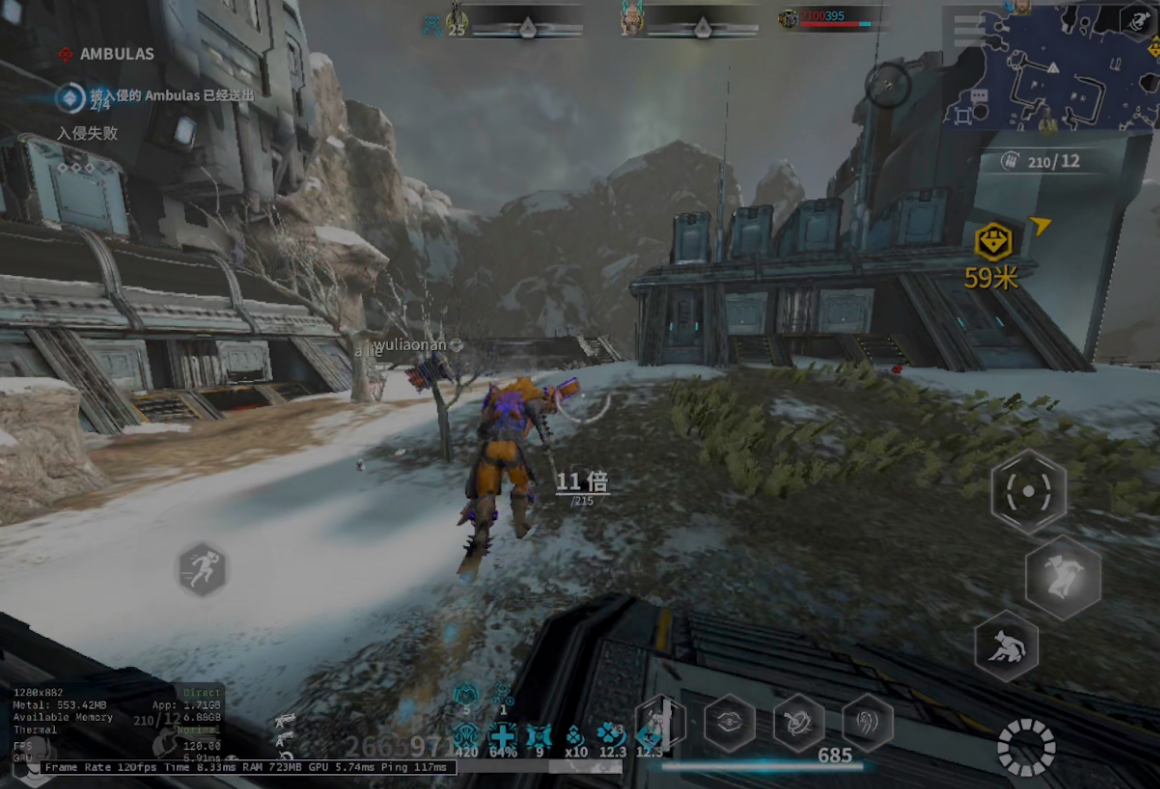Tap the square-bracket frame icon on minimap

(962, 117)
